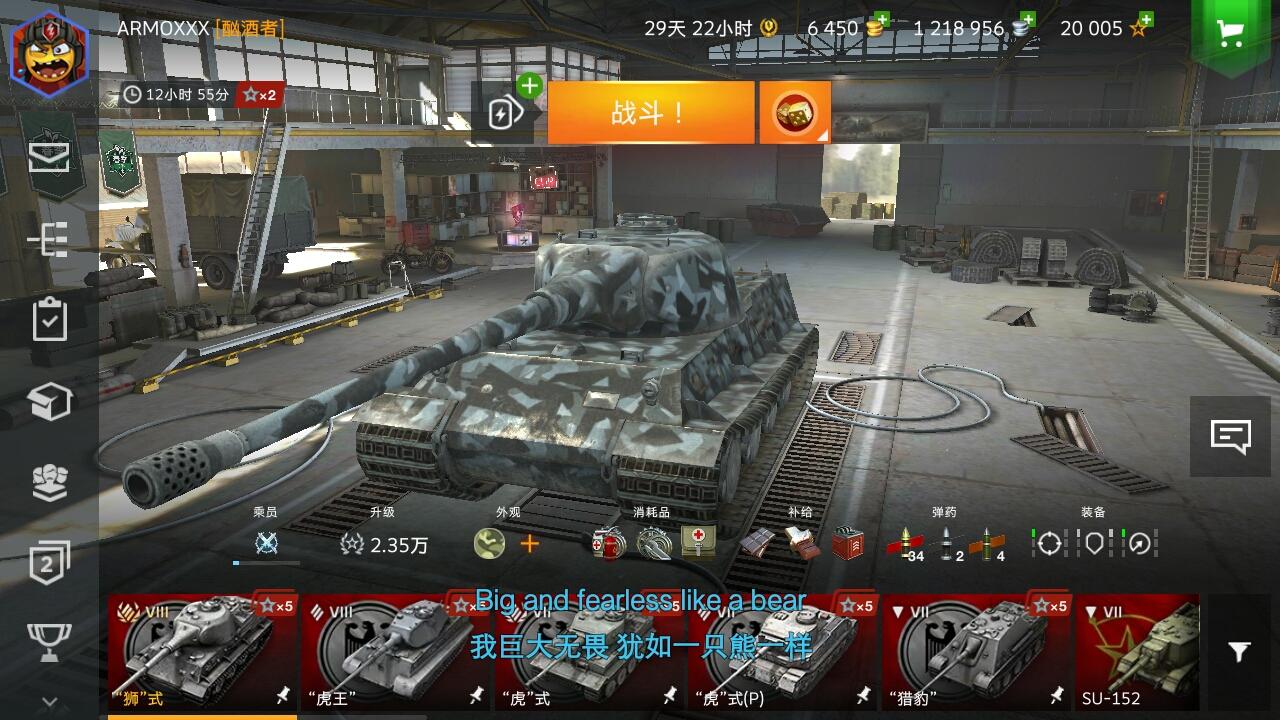Open the in-game chat bubble icon

pyautogui.click(x=1230, y=436)
